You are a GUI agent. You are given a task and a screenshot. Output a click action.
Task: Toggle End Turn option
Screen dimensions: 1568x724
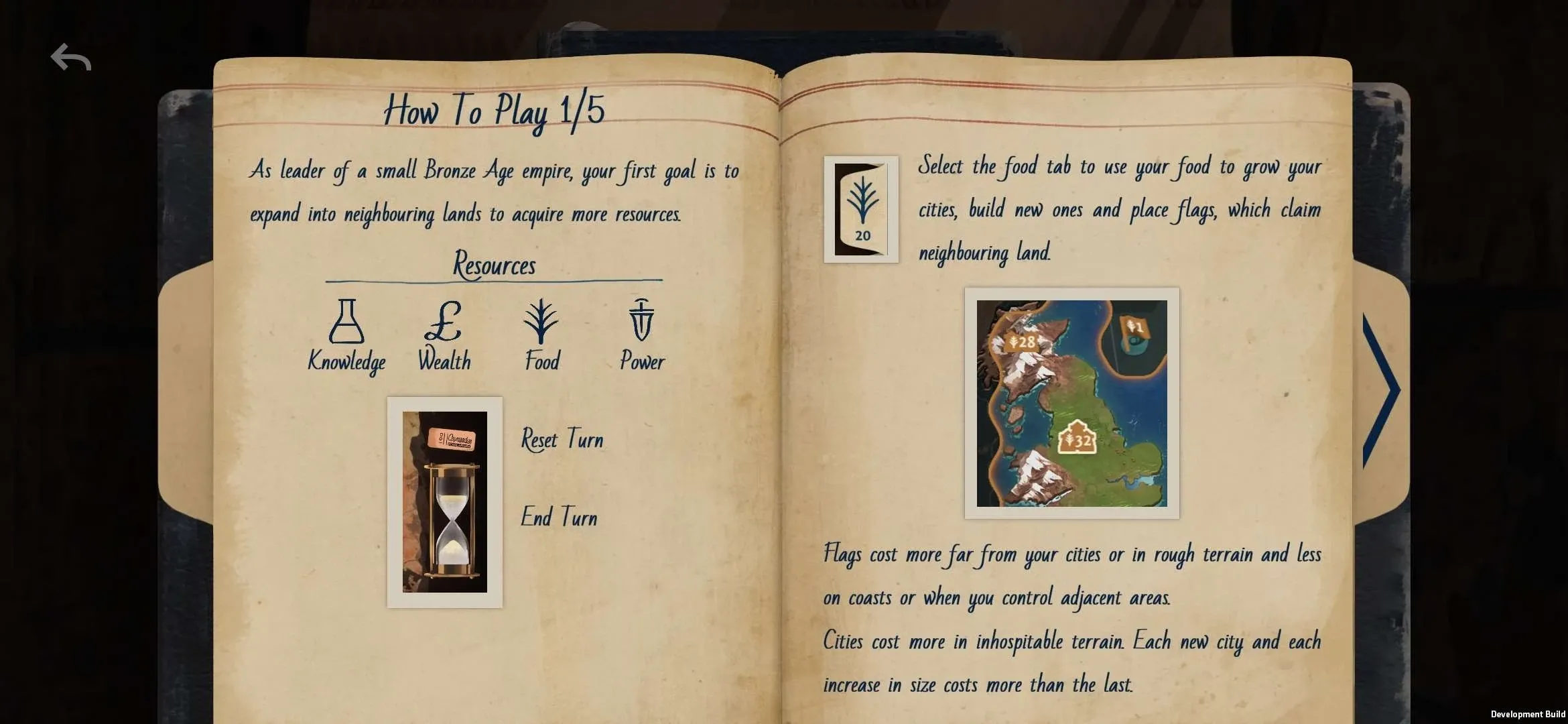tap(559, 517)
